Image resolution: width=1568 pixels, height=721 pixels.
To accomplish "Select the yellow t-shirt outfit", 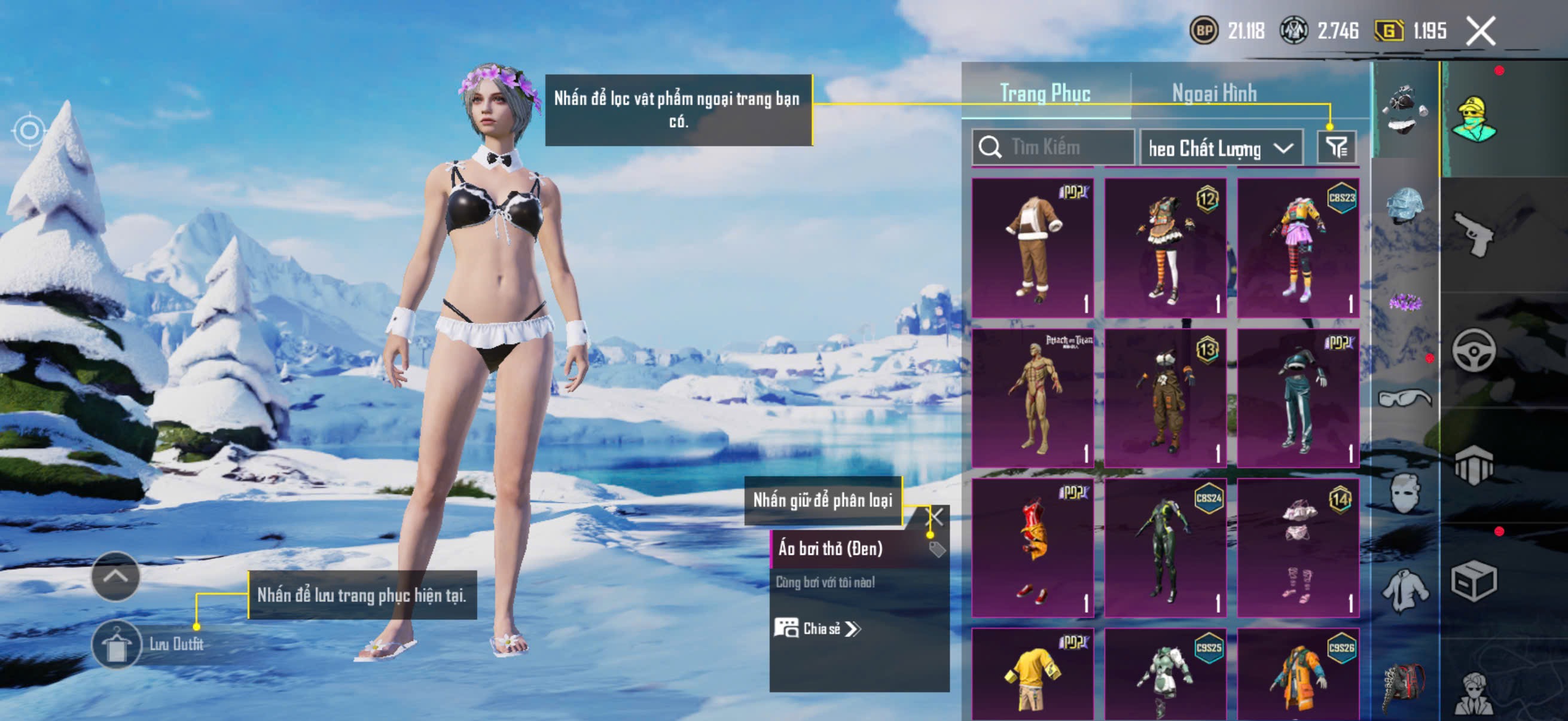I will [1032, 676].
